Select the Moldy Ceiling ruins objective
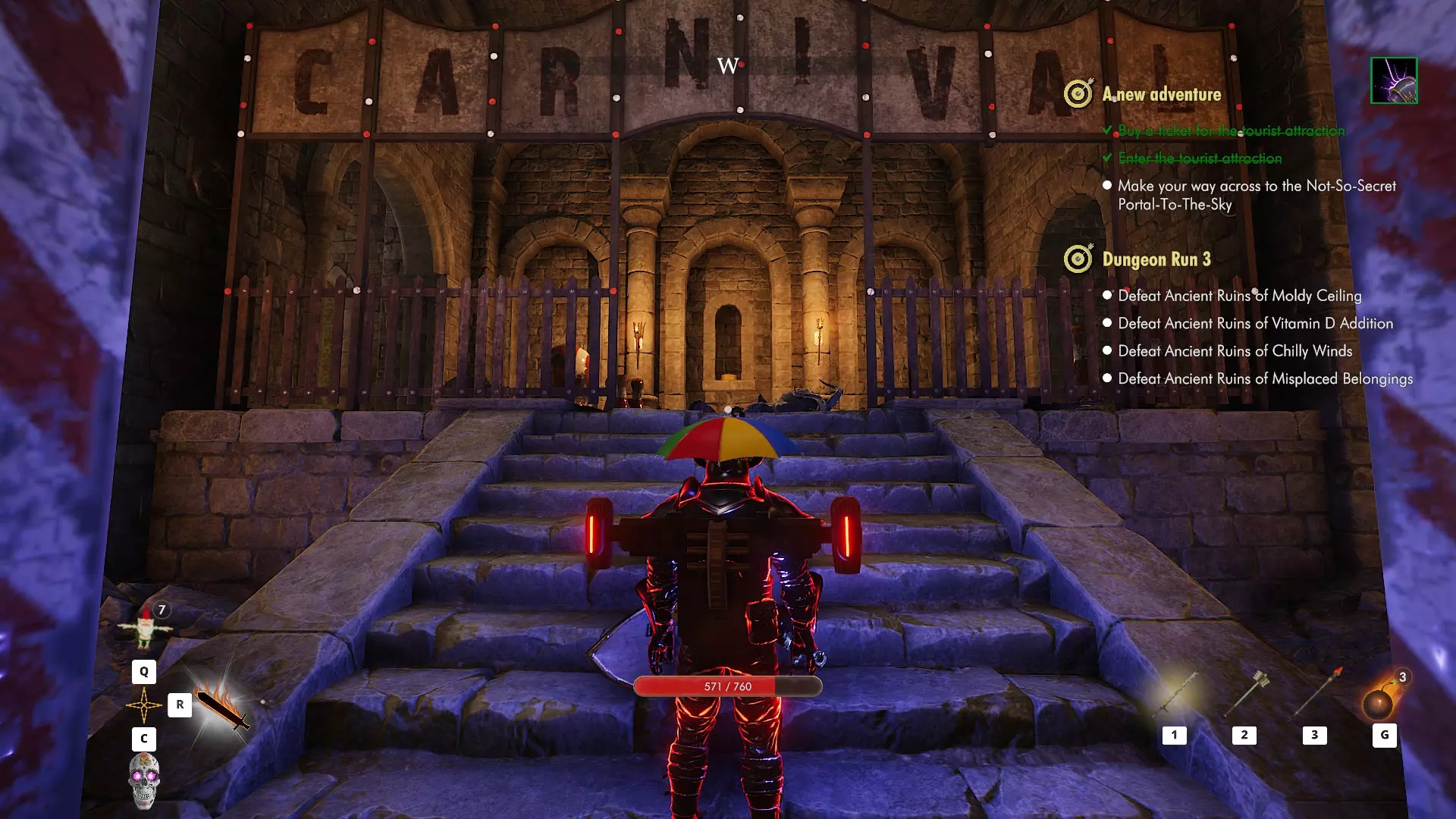This screenshot has height=819, width=1456. click(x=1239, y=296)
